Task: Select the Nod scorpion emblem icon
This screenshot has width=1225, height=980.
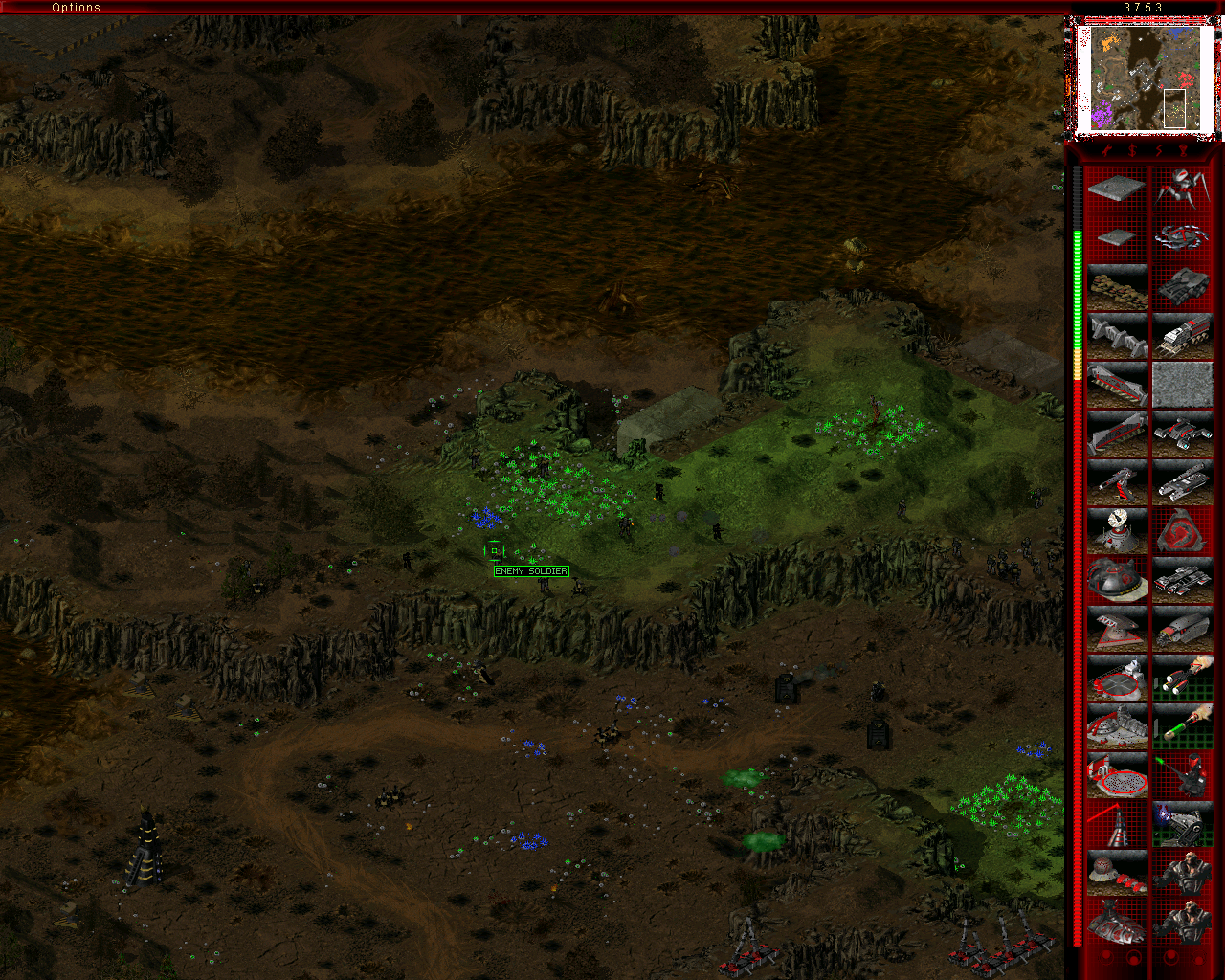Action: [1183, 530]
